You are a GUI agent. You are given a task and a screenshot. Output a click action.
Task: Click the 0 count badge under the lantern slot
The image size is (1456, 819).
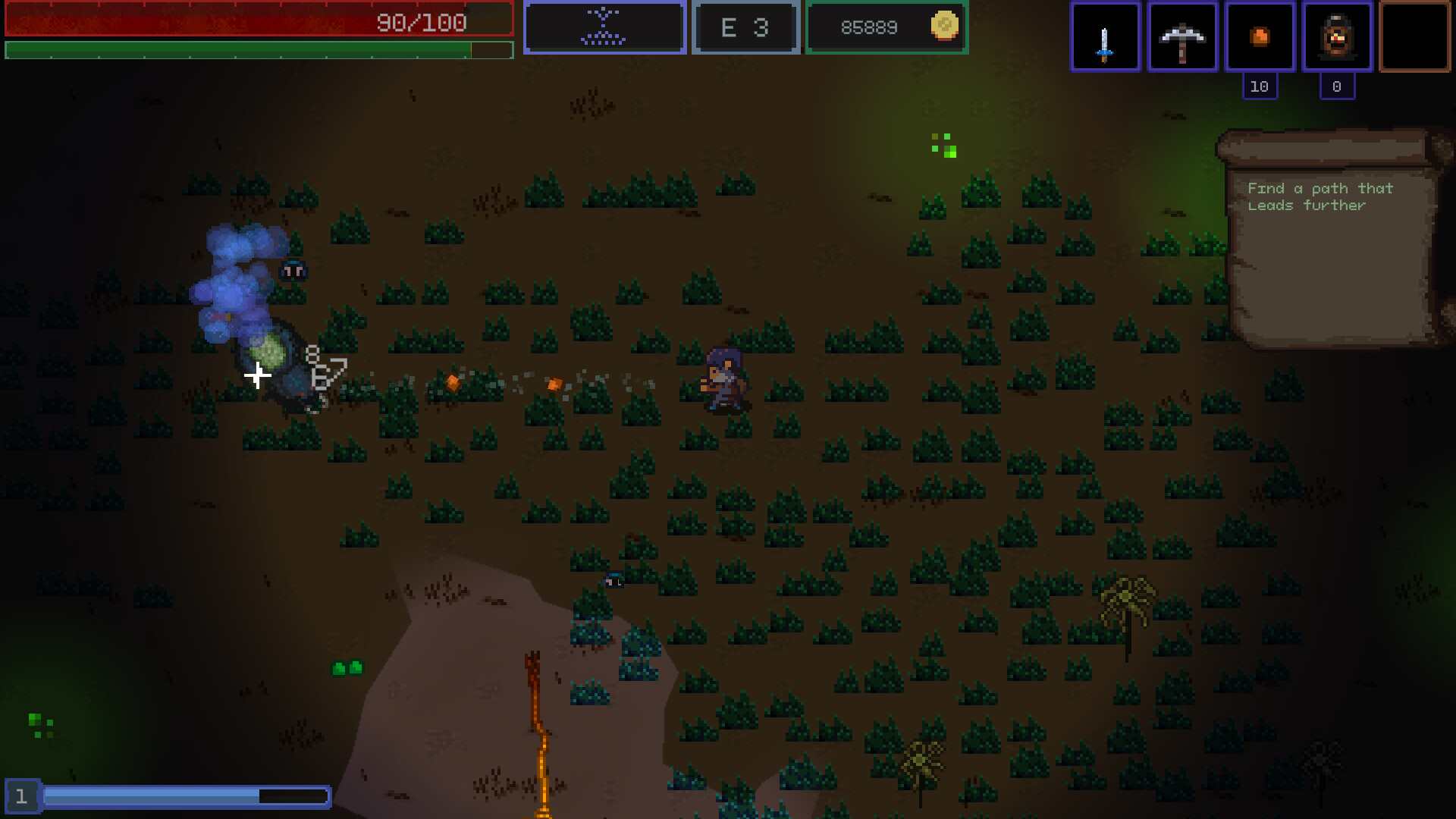tap(1337, 86)
